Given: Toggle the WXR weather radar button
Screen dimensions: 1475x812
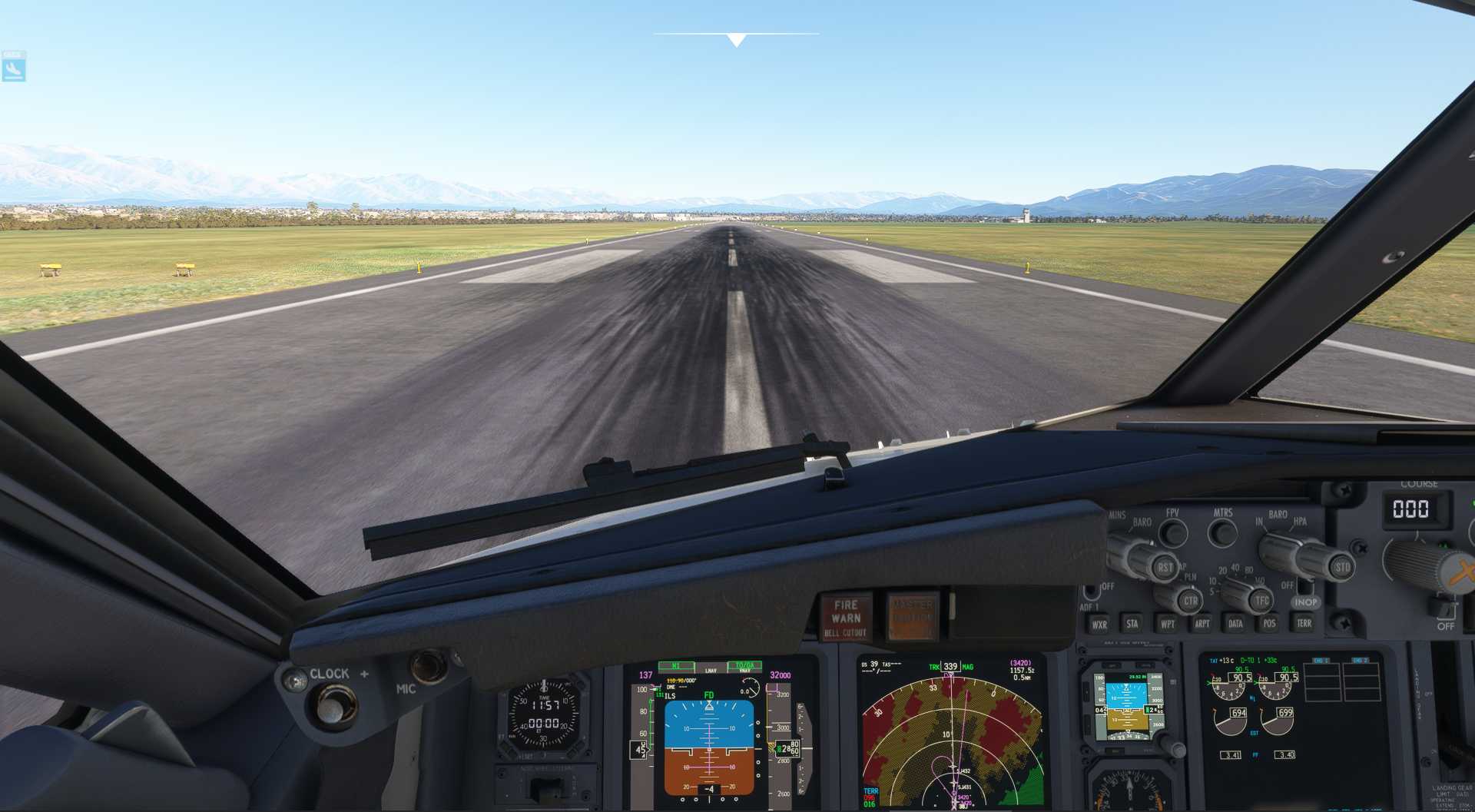Looking at the screenshot, I should pyautogui.click(x=1099, y=625).
